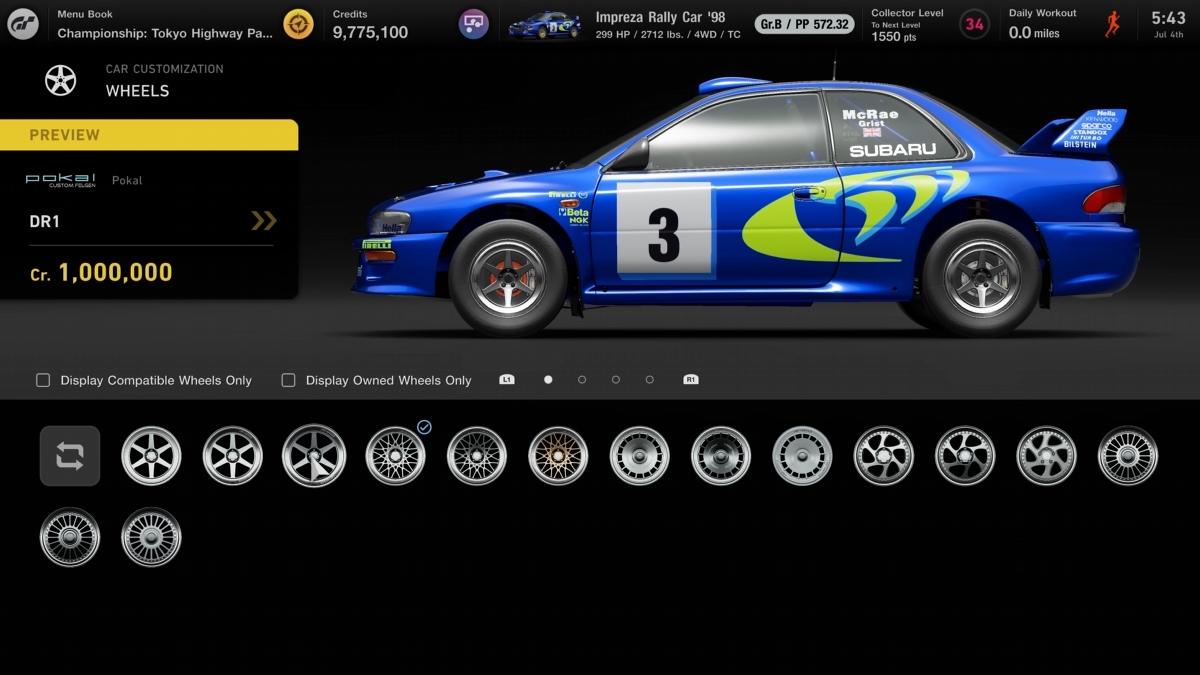Open the Menu Book championship entry
Image resolution: width=1200 pixels, height=675 pixels.
coord(165,24)
